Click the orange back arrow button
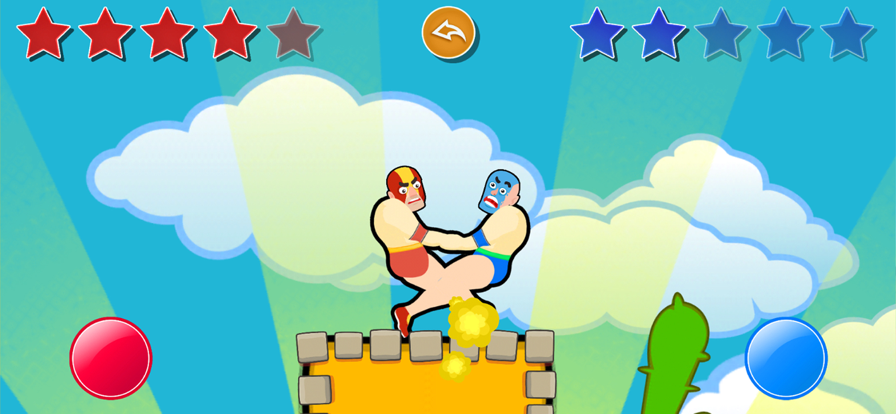This screenshot has height=414, width=896. pos(449,33)
